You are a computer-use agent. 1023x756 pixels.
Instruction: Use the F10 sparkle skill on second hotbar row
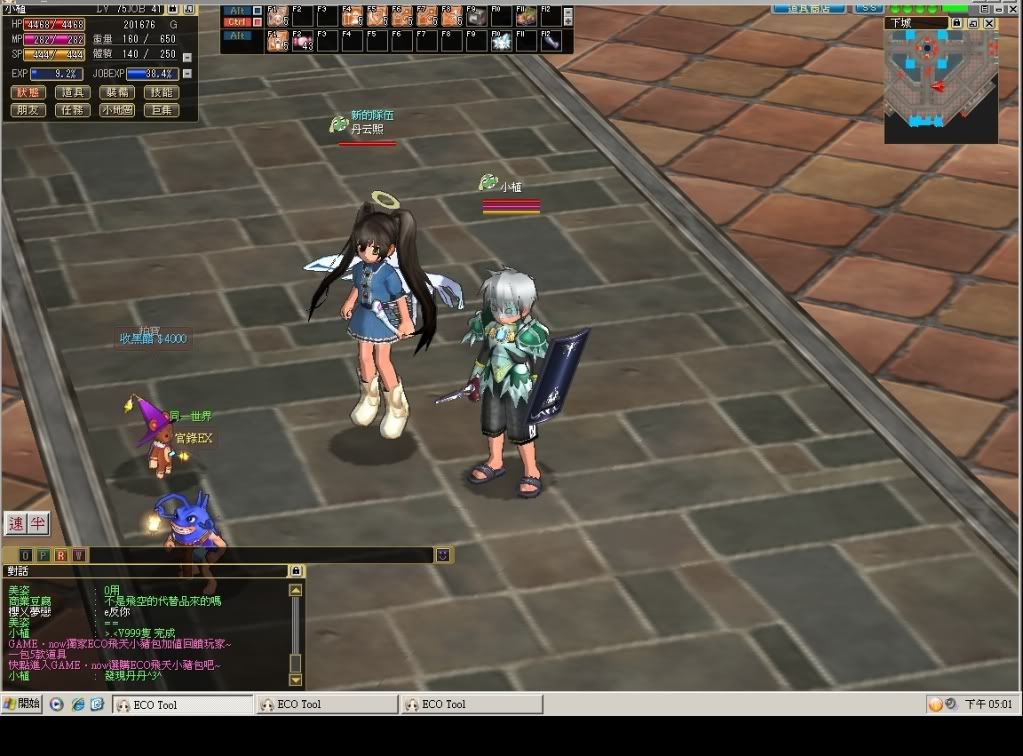[x=501, y=41]
